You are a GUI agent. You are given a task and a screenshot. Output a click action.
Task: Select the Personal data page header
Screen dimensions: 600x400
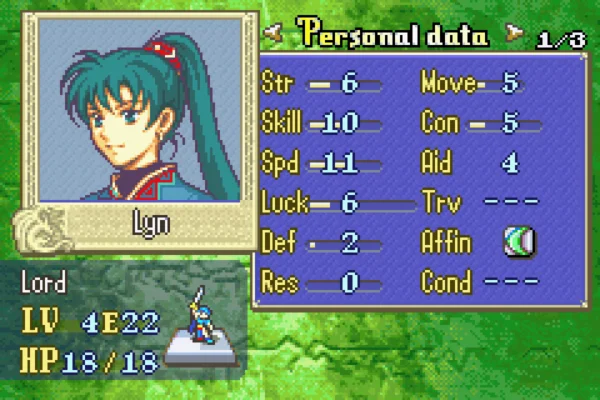[x=391, y=36]
